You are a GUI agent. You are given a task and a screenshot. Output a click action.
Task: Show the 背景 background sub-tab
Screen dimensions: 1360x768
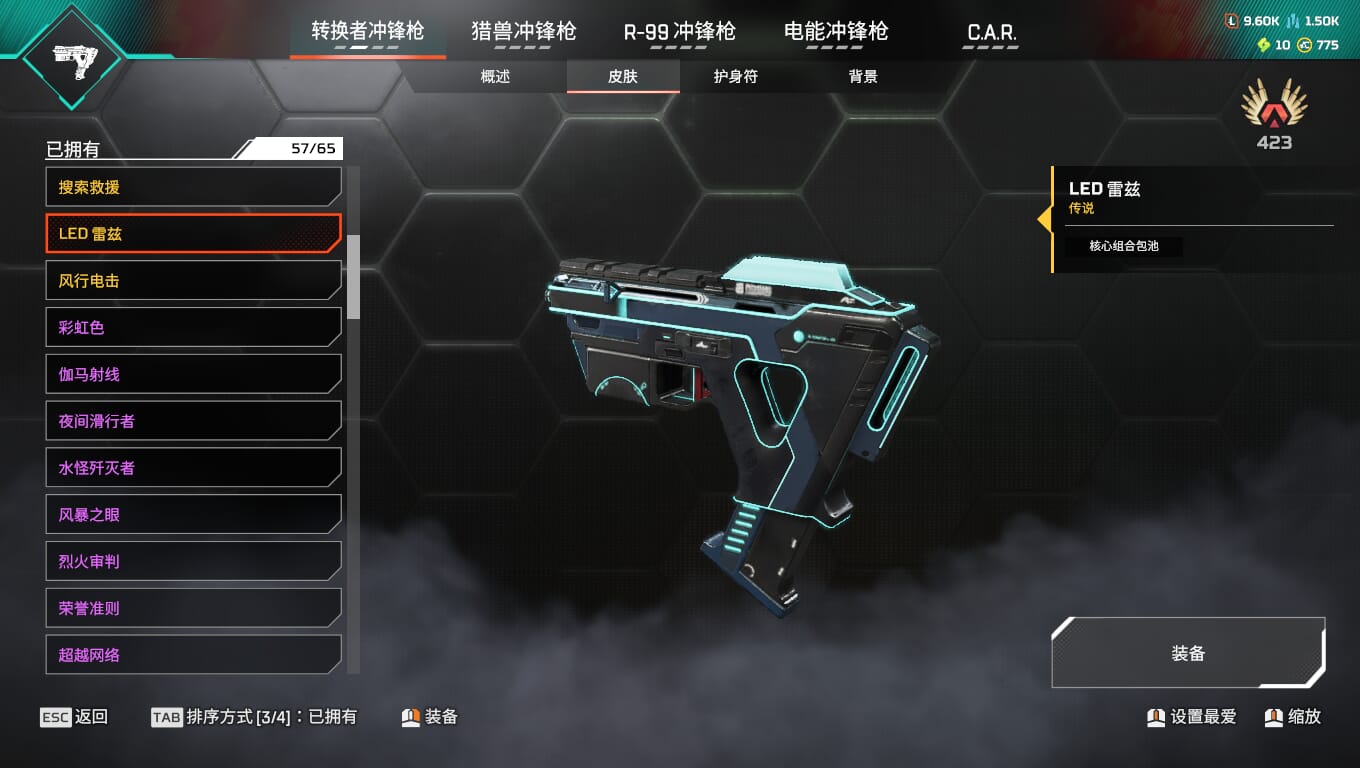coord(863,77)
